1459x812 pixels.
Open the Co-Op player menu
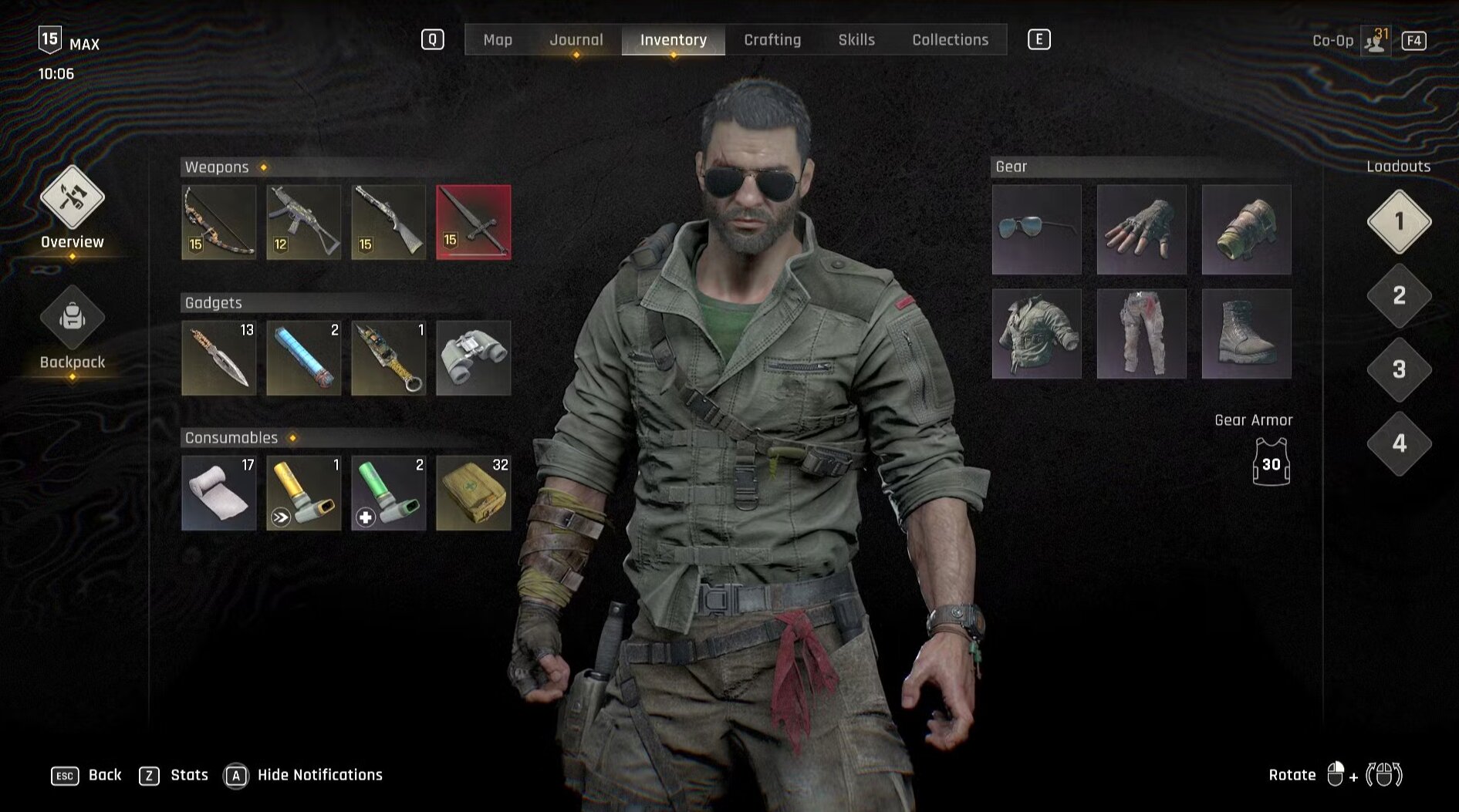coord(1375,41)
